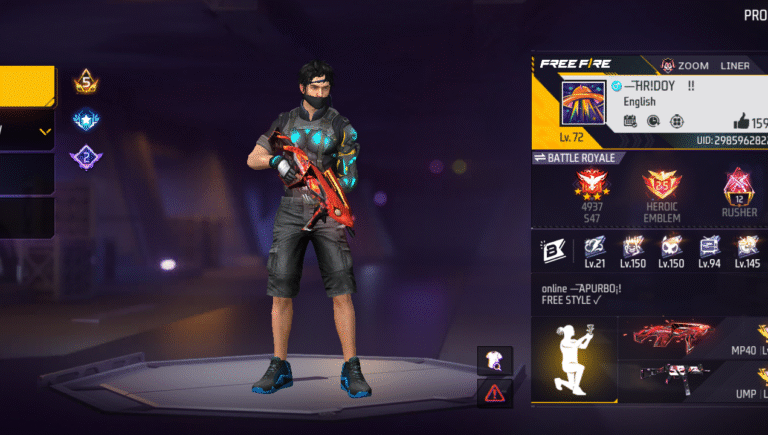
Task: Report player using the red warning triangle
Action: click(496, 392)
